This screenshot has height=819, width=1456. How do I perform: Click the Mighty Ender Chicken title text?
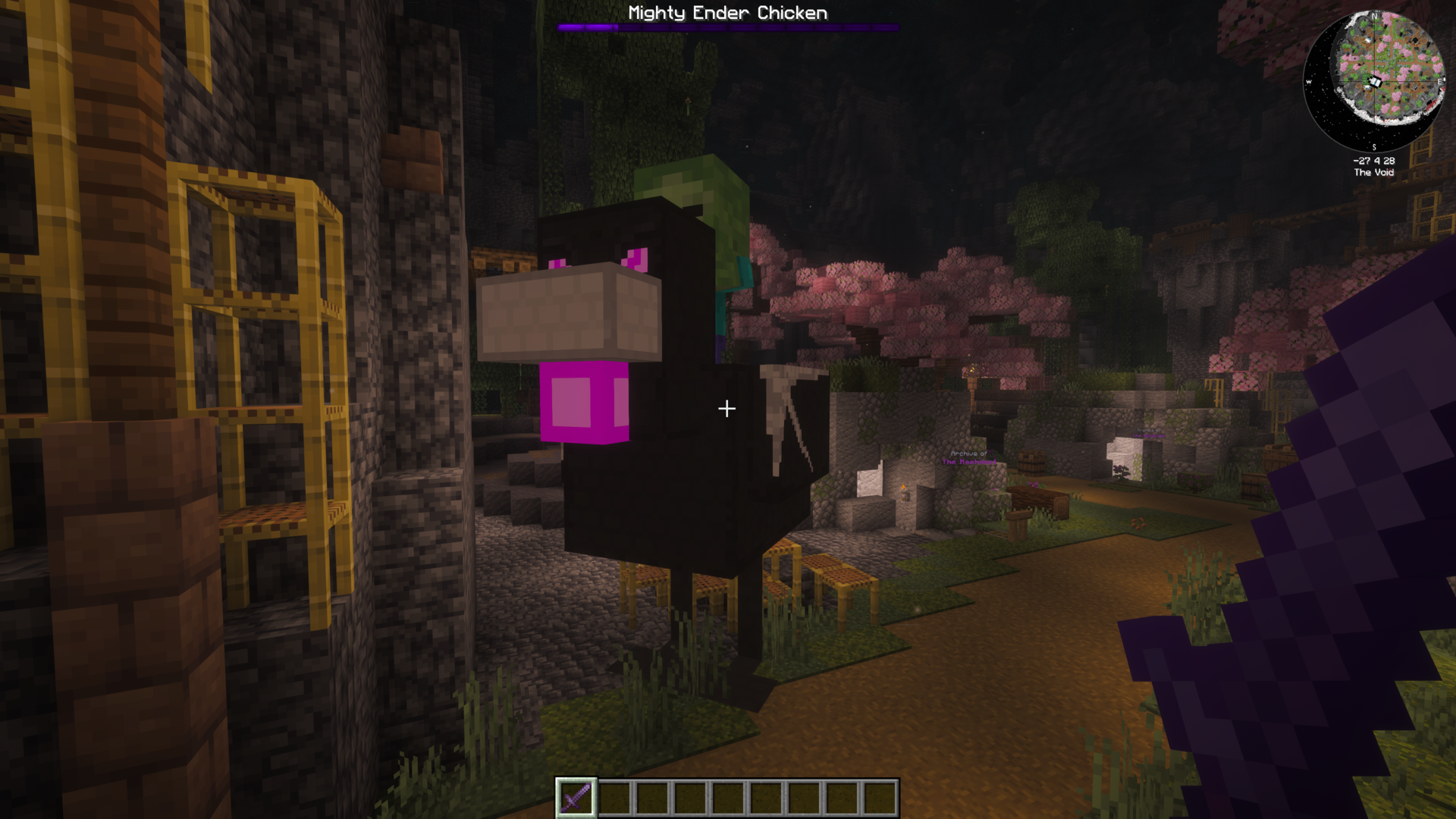727,12
